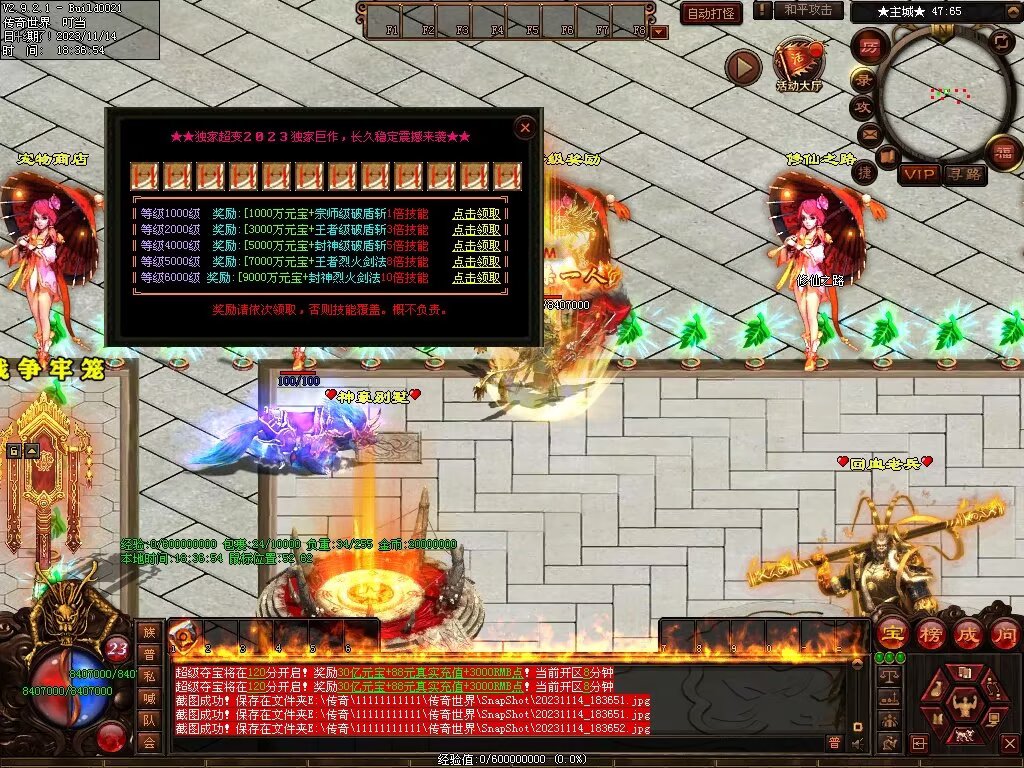Switch the 和平攻击 attack mode

(806, 10)
